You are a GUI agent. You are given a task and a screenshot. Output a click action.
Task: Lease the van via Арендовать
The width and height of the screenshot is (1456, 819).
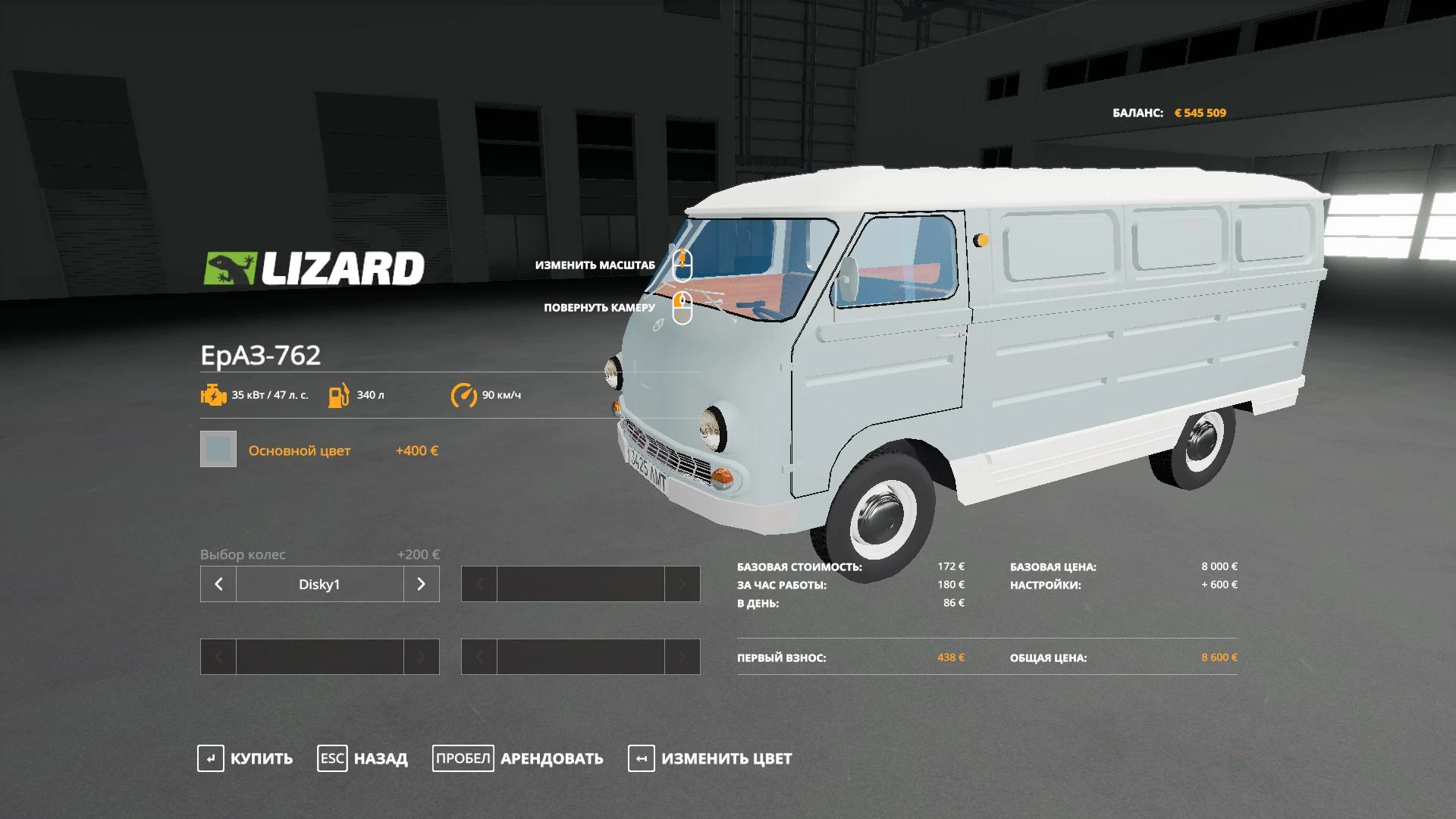[x=518, y=758]
